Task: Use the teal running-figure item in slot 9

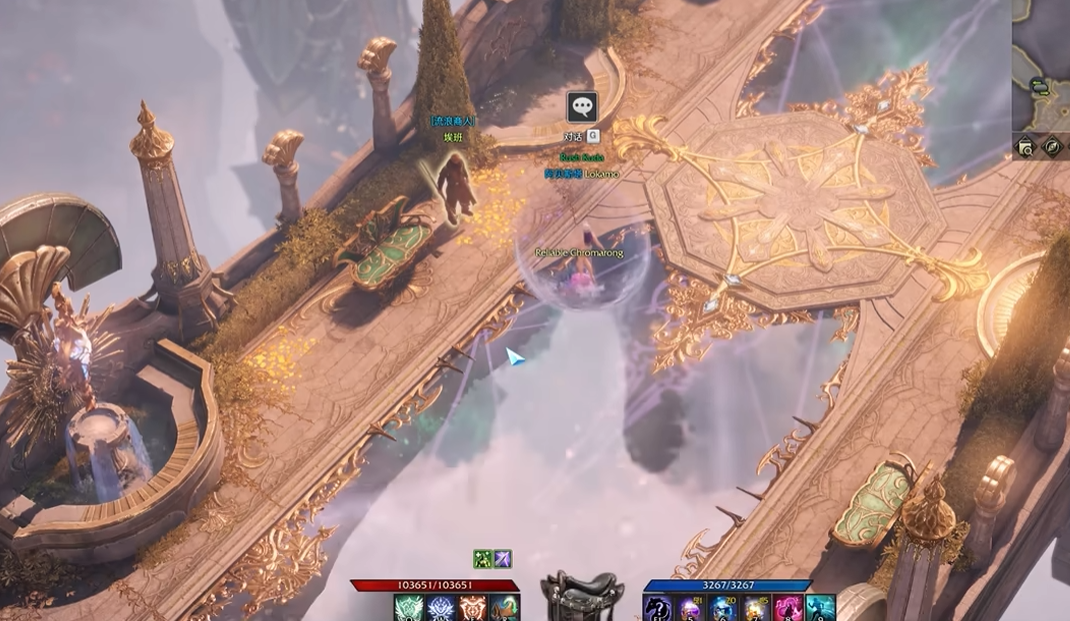Action: 819,608
